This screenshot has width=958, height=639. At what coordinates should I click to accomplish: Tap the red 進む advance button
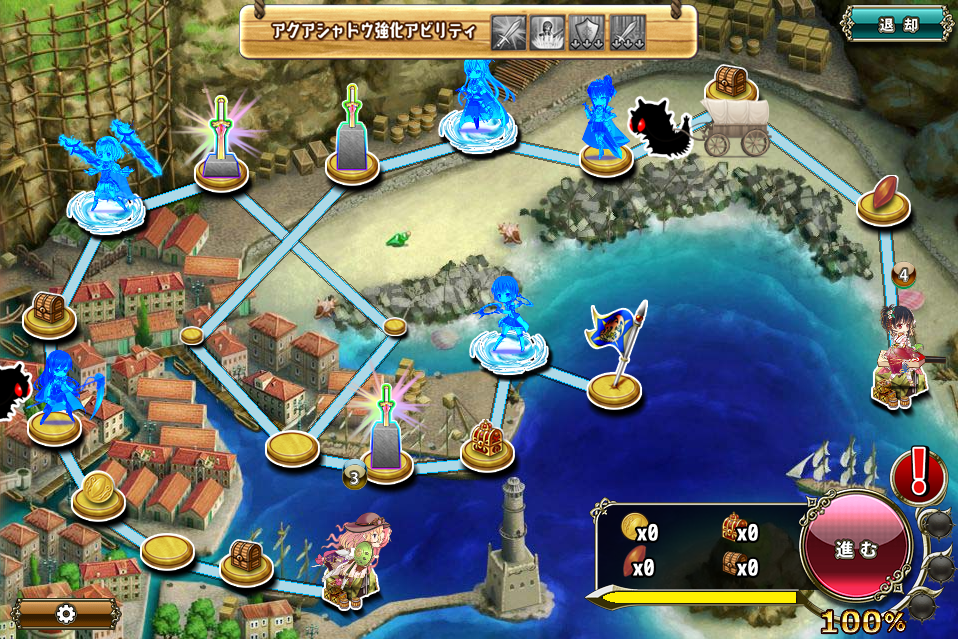click(x=856, y=551)
